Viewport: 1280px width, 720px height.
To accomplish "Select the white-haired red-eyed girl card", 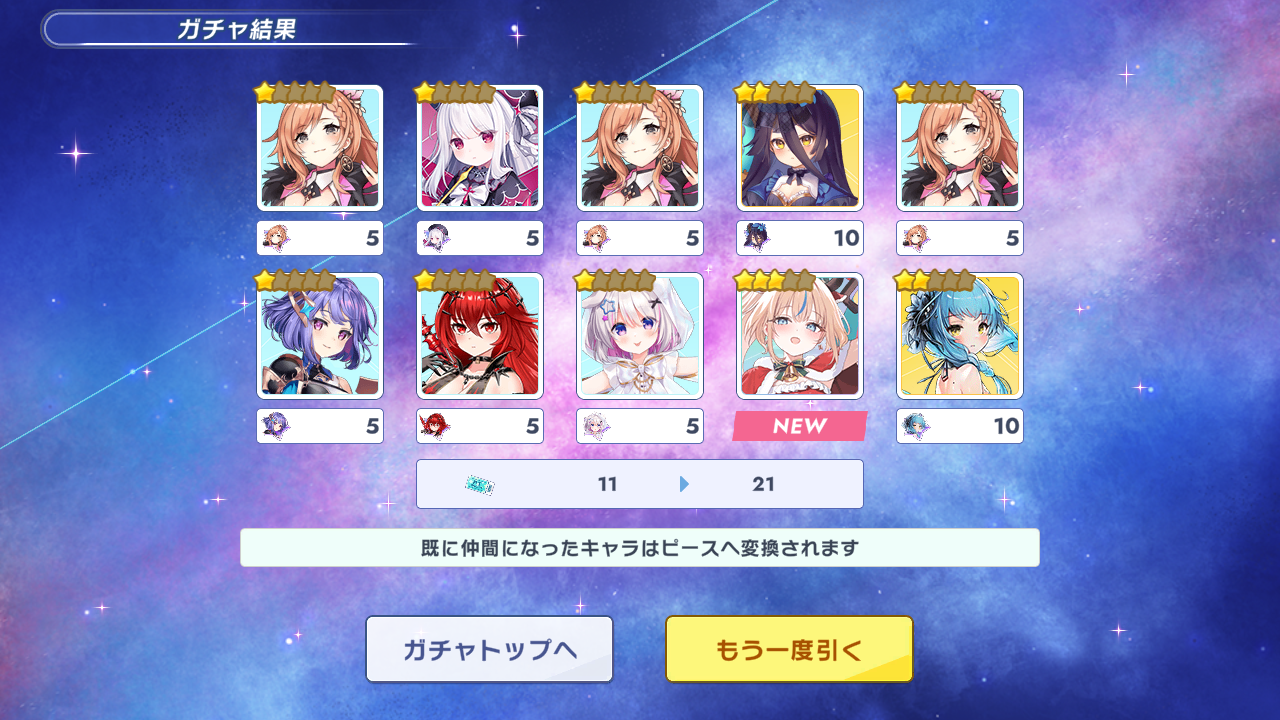I will pyautogui.click(x=480, y=148).
